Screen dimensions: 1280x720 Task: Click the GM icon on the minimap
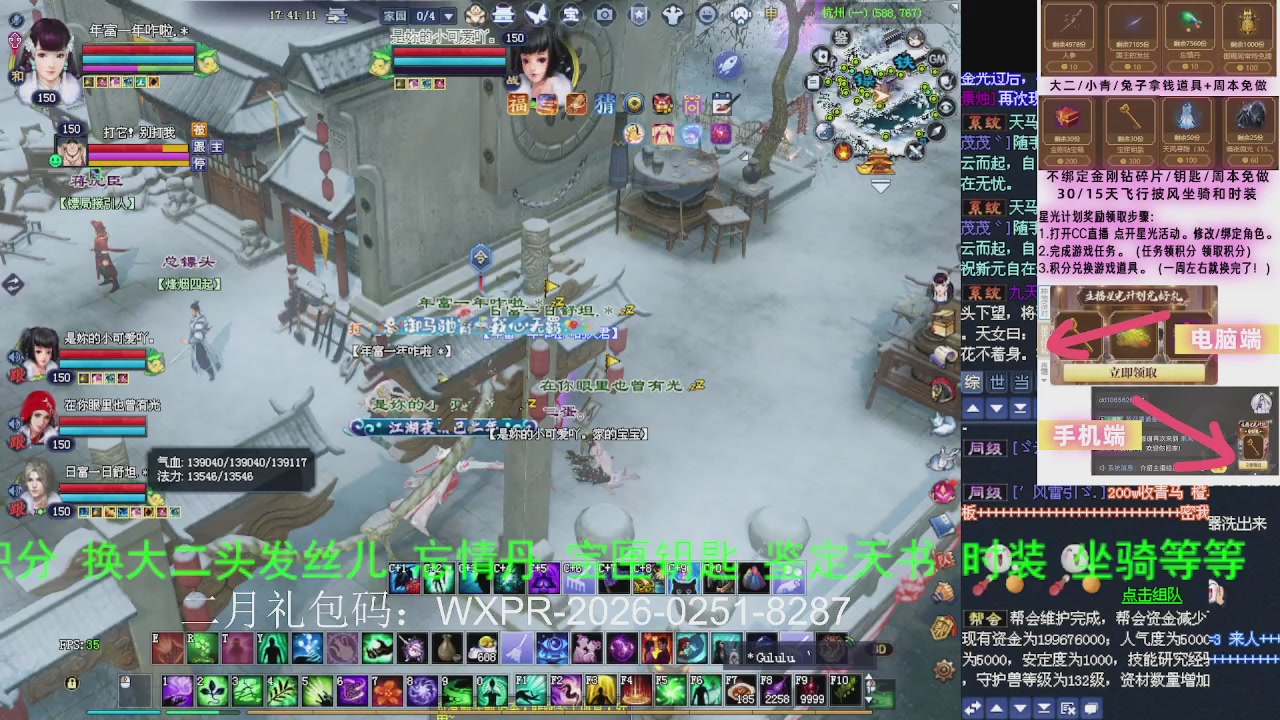(x=937, y=59)
